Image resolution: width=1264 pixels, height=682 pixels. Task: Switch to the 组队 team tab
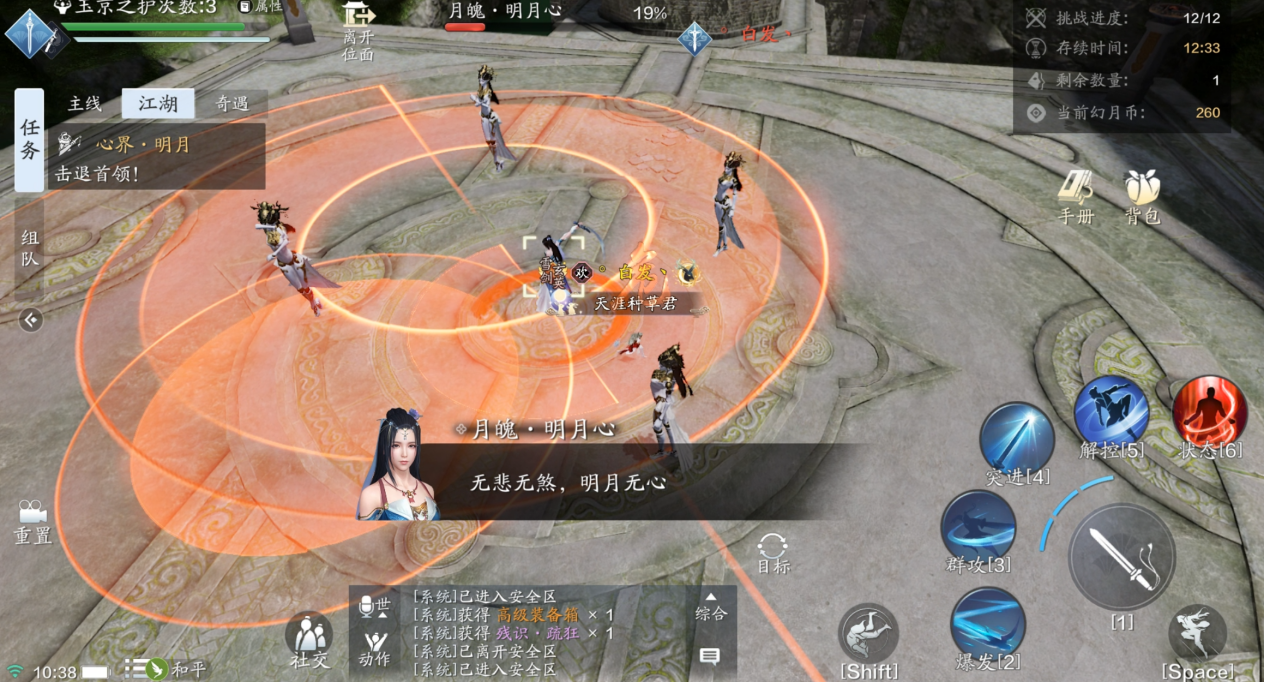(x=29, y=248)
